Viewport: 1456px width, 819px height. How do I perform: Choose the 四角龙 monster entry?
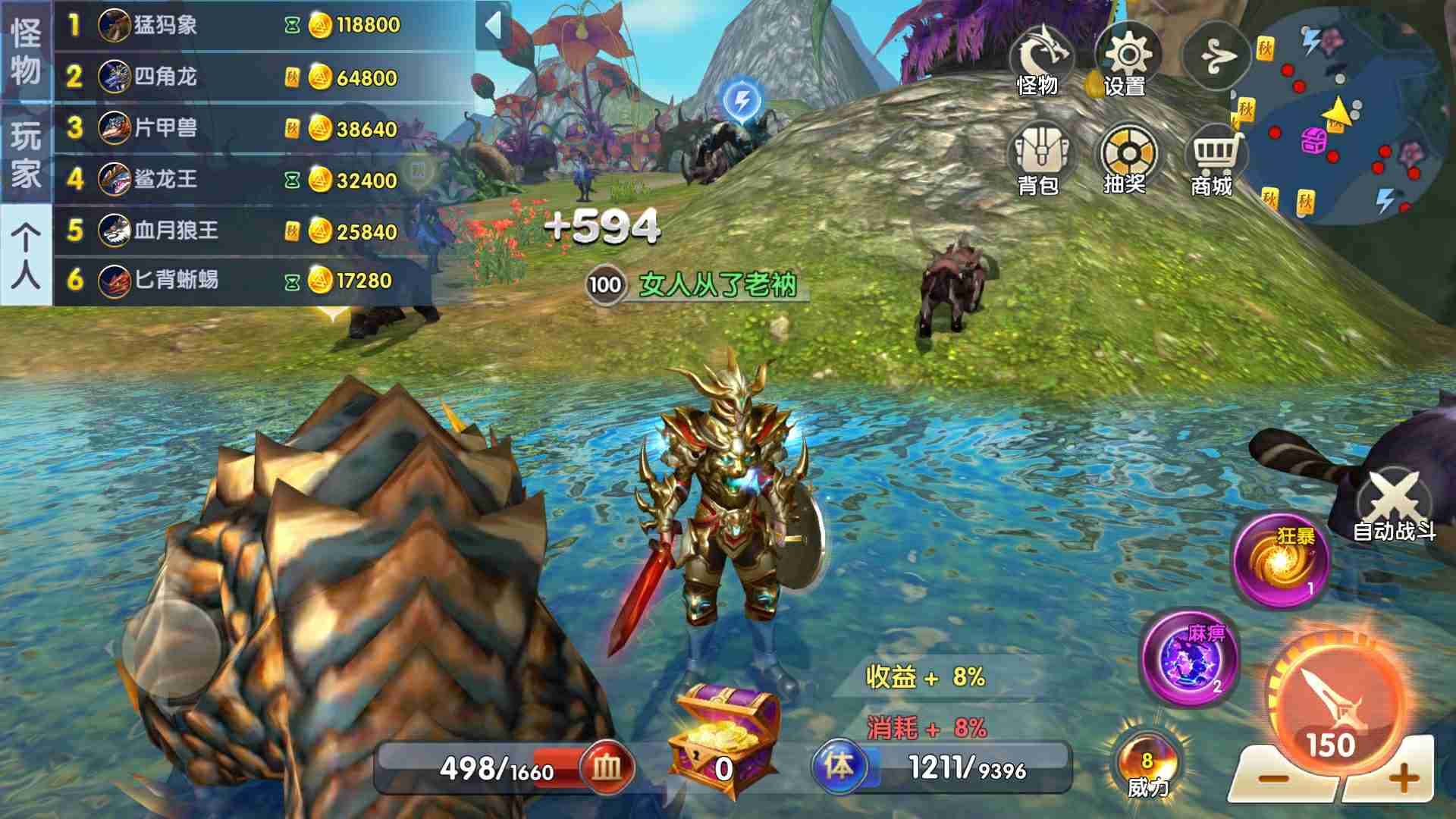(250, 77)
